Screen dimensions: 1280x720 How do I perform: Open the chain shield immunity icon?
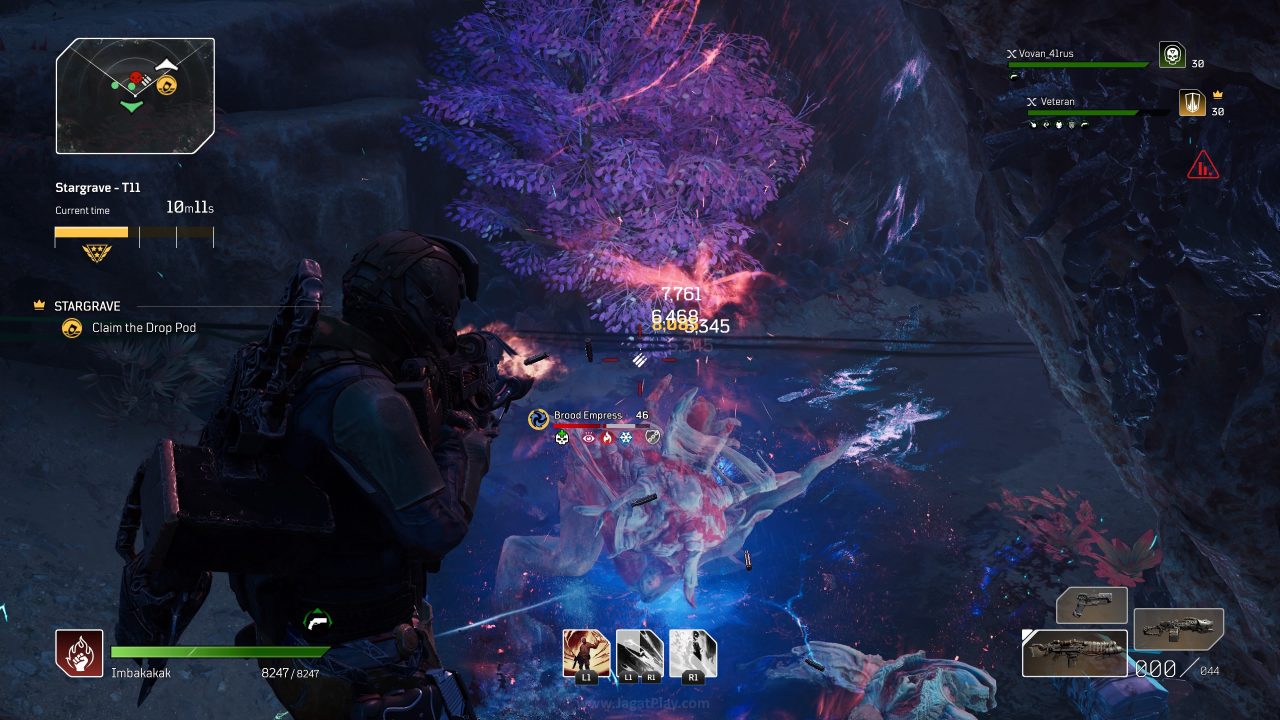tap(652, 438)
